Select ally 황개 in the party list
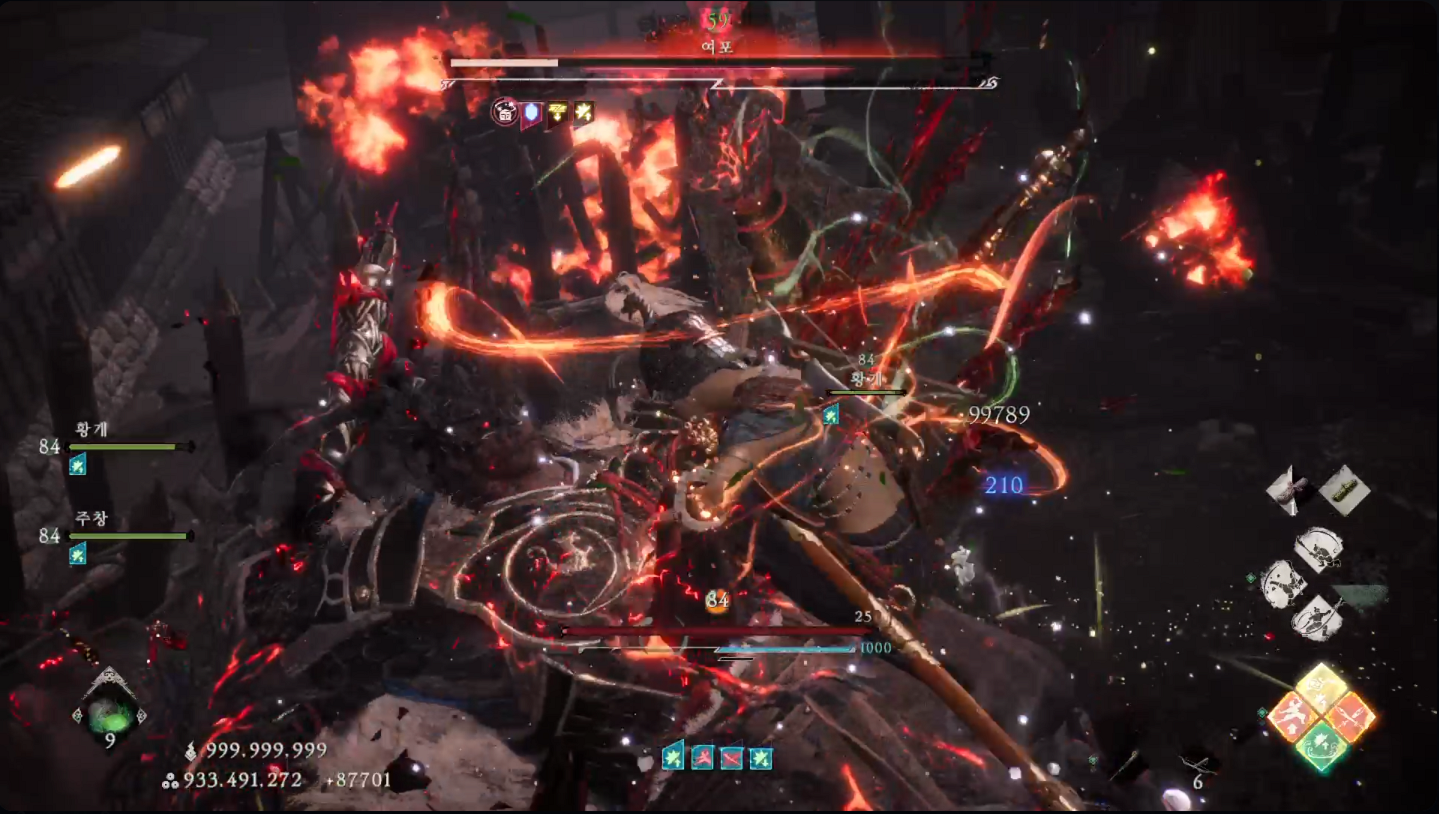The width and height of the screenshot is (1439, 814). tap(92, 430)
